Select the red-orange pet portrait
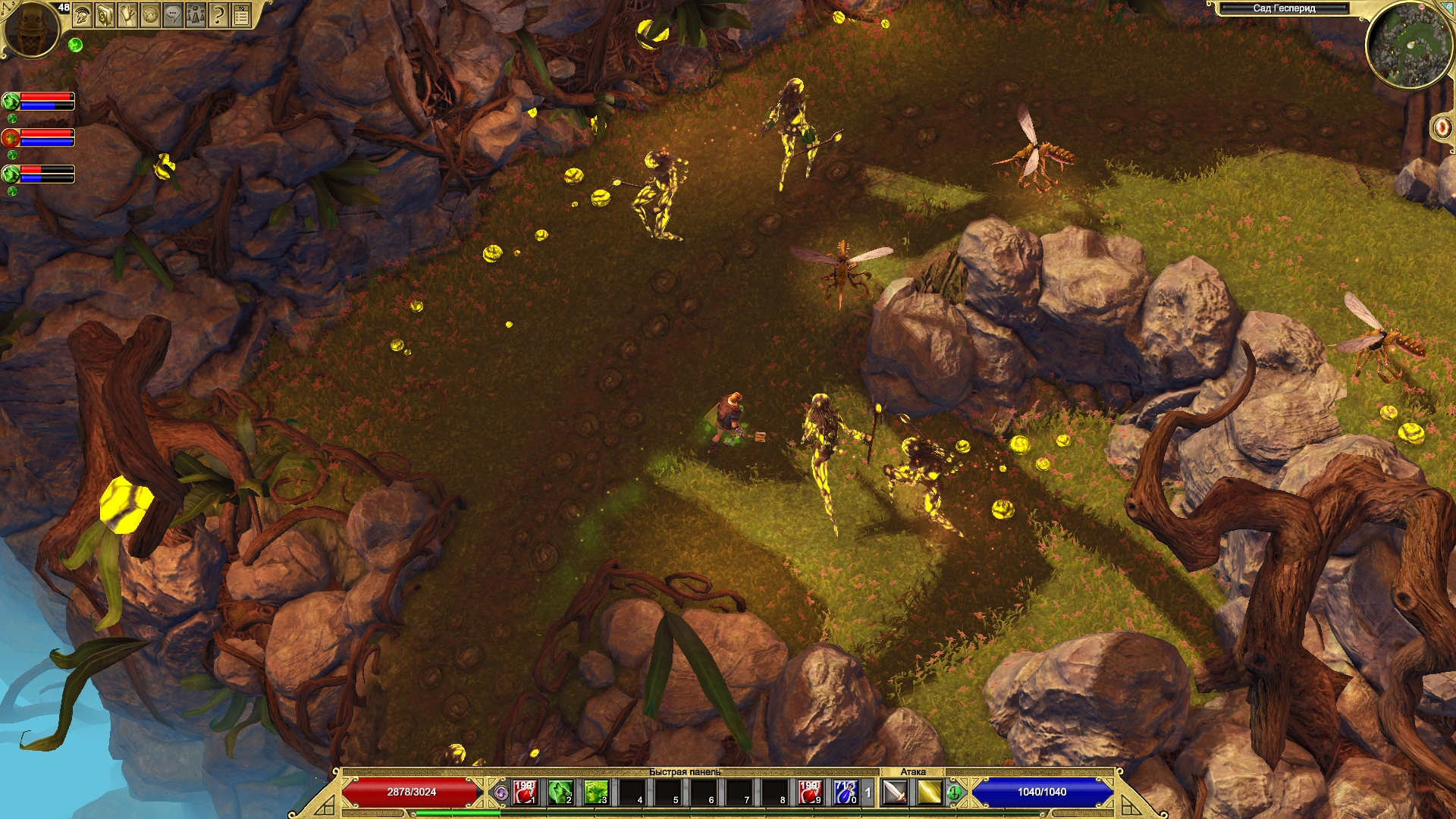 11,138
